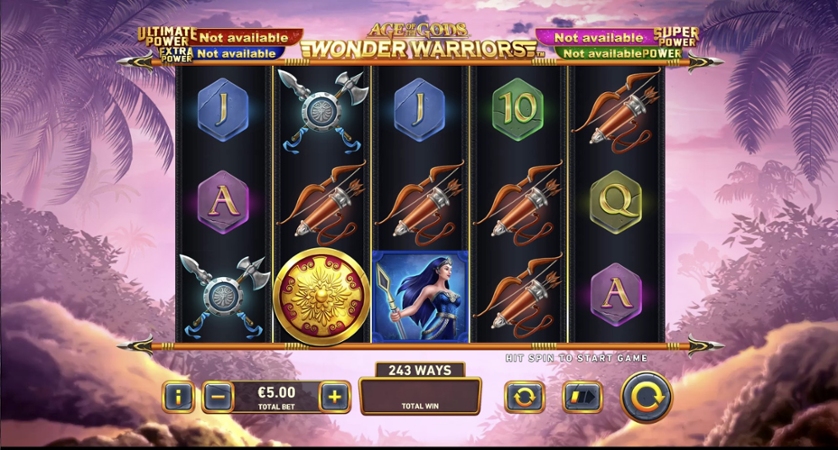Increase total bet with the plus button

click(334, 397)
